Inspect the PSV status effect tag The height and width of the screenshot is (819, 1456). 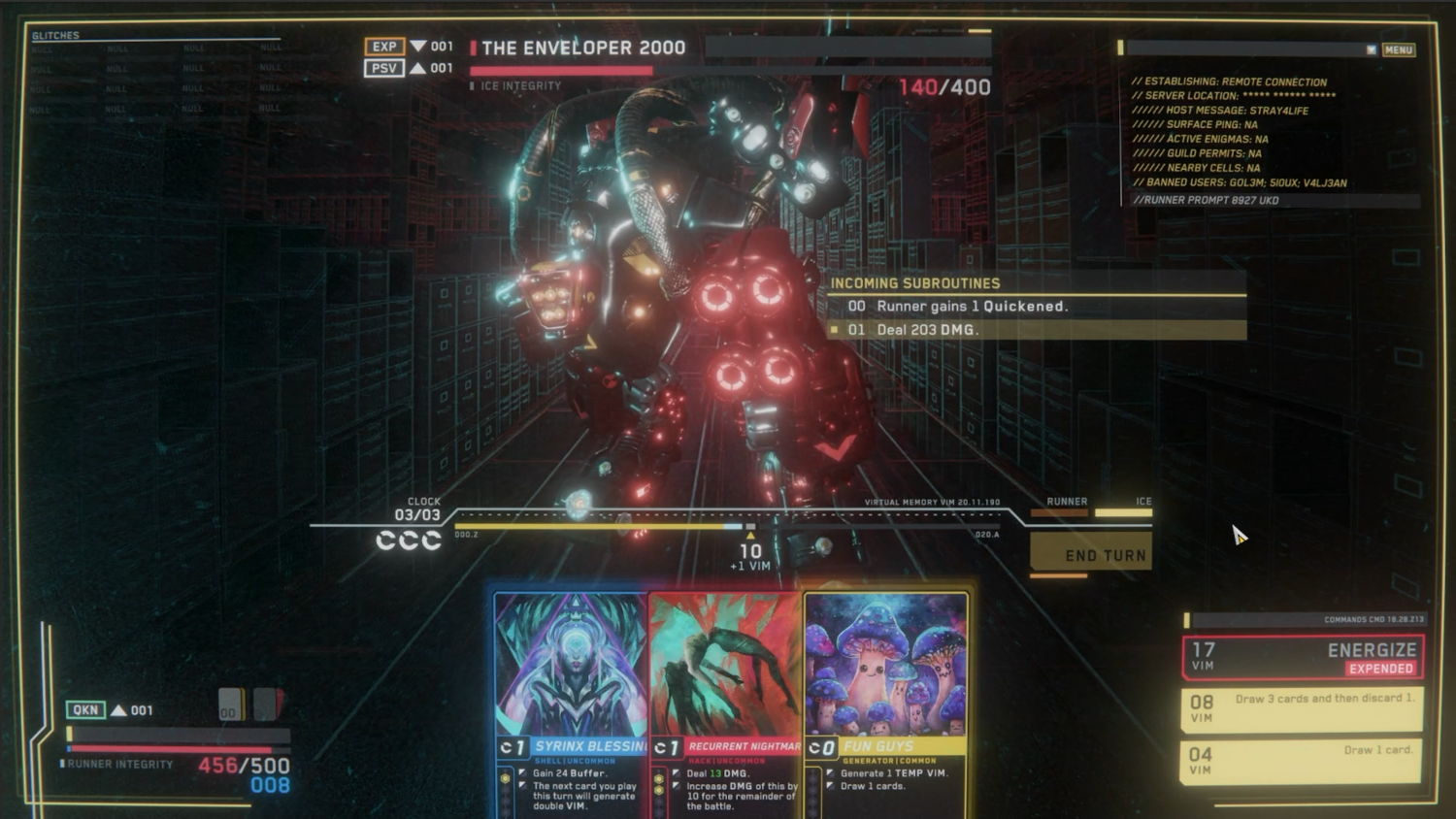click(384, 68)
